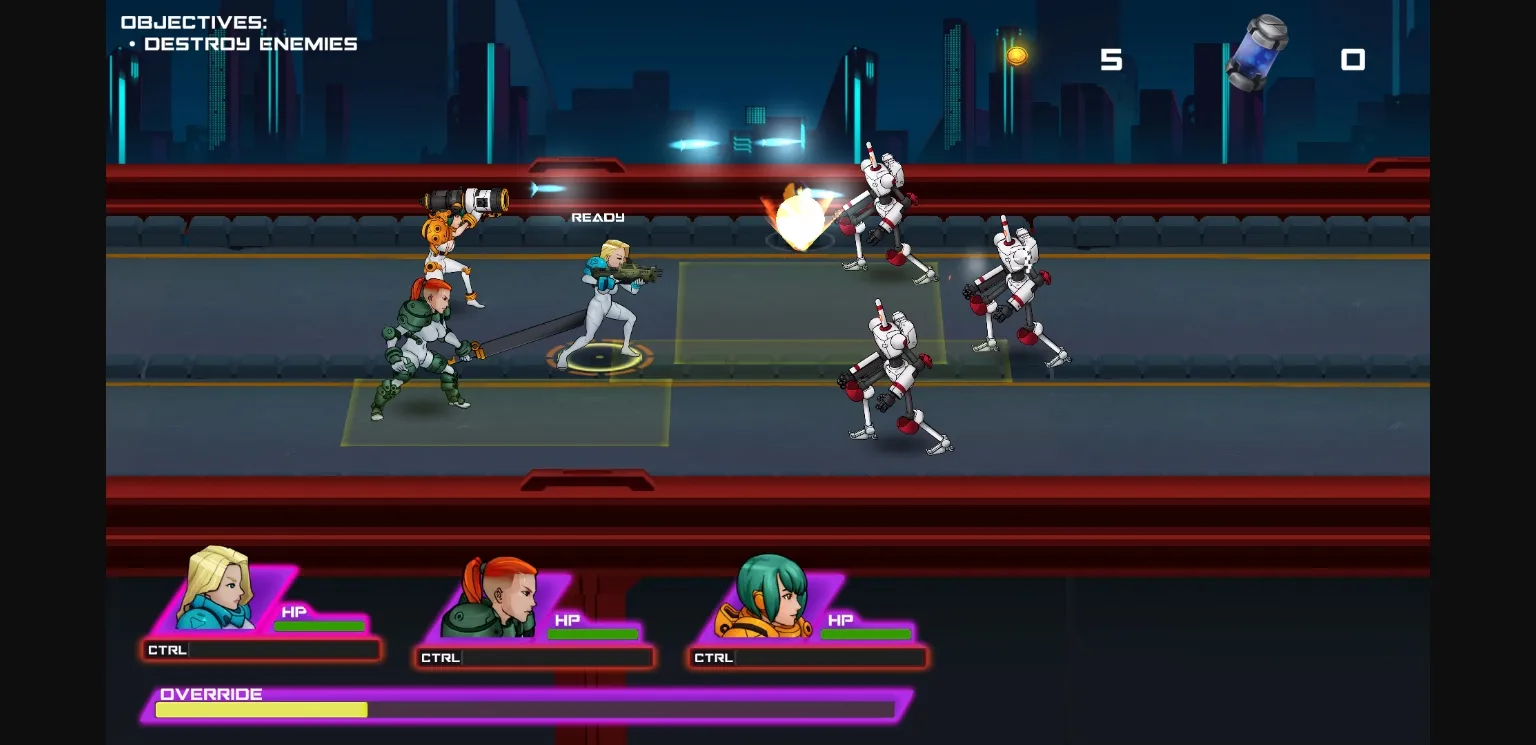Viewport: 1536px width, 745px height.
Task: Click the HP label beside the blonde portrait
Action: (x=294, y=612)
